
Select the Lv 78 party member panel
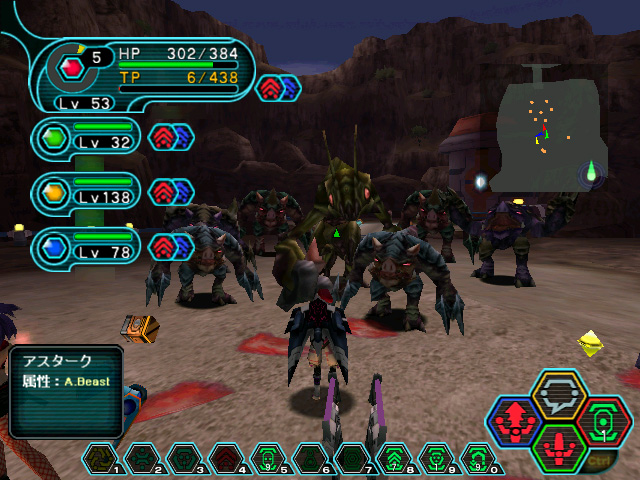click(88, 246)
